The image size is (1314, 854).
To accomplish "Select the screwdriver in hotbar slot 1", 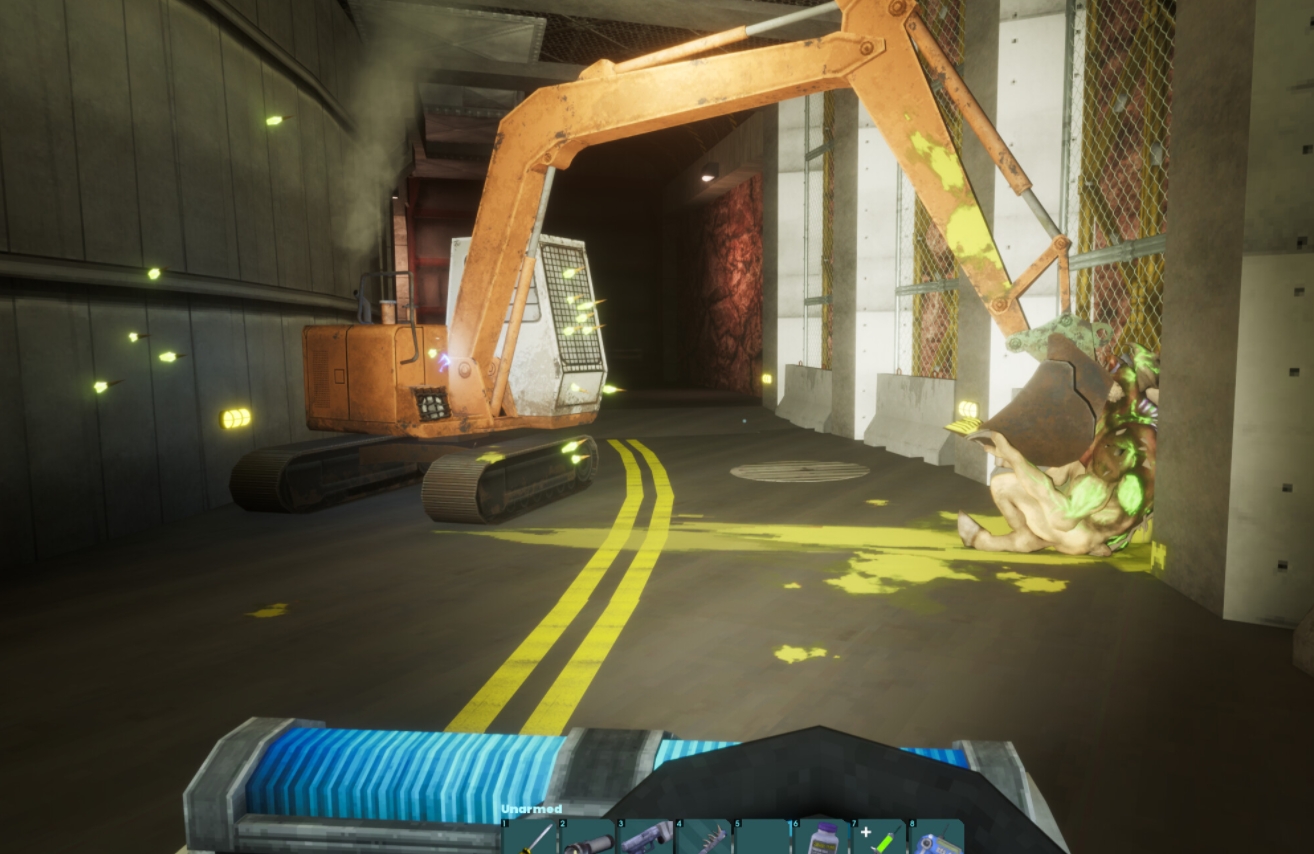I will tap(530, 838).
